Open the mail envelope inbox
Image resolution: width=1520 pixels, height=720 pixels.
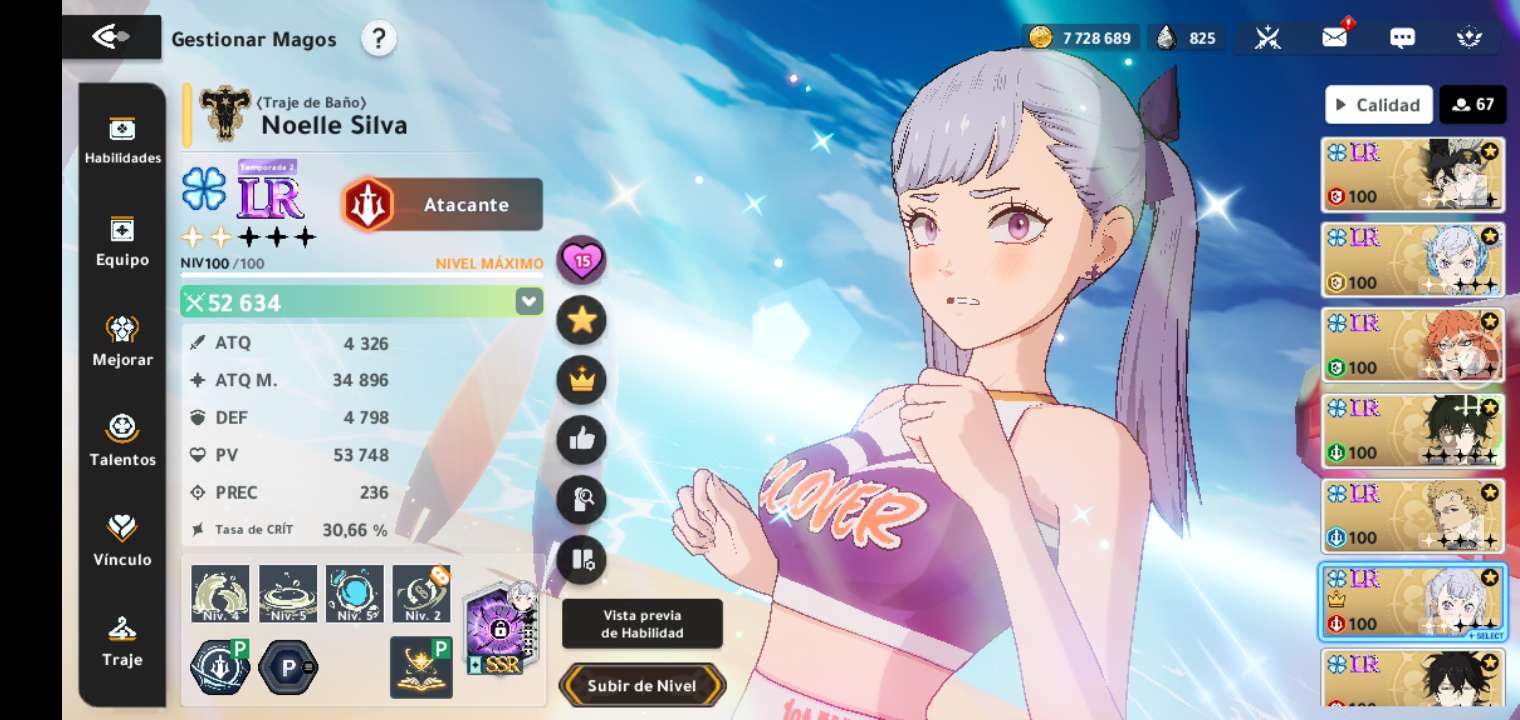coord(1334,38)
